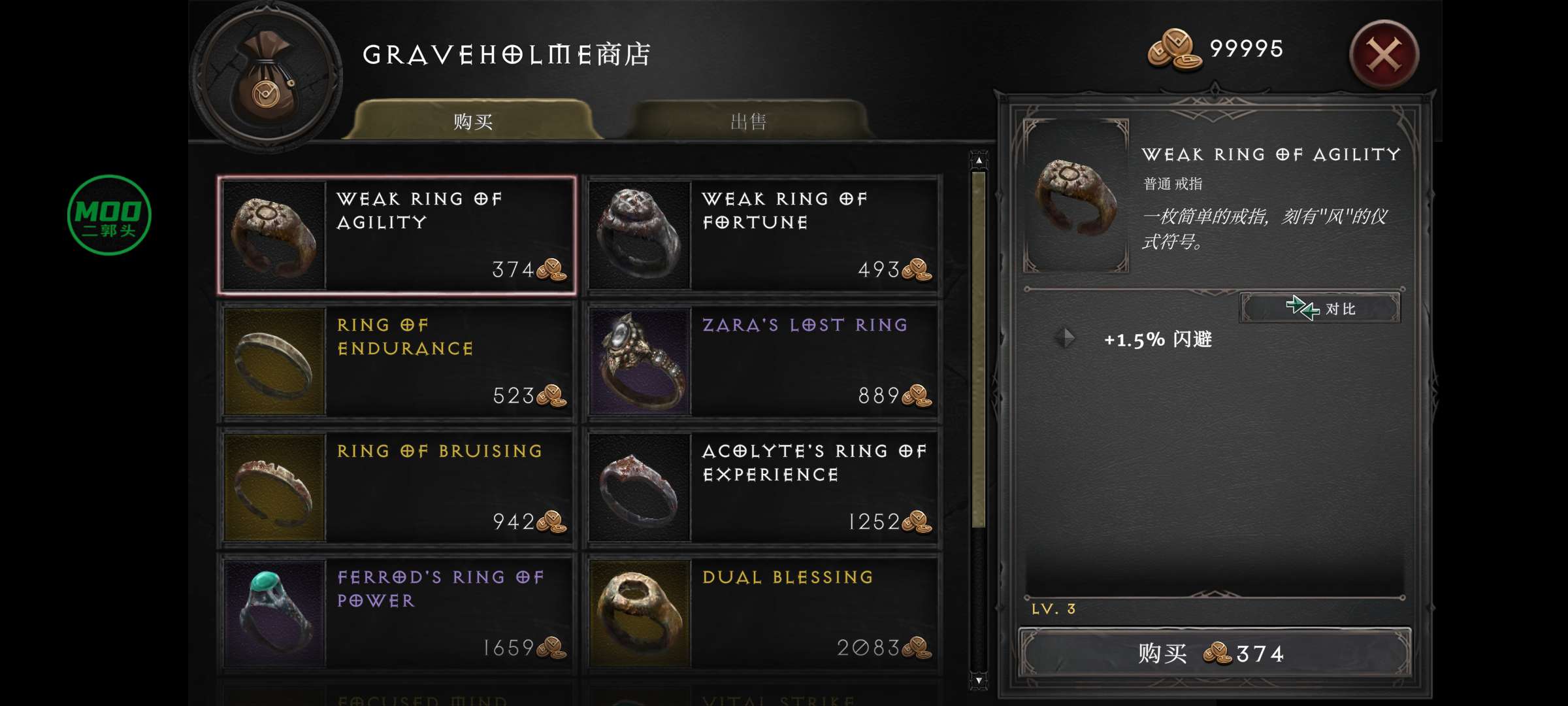Screen dimensions: 1568x706
Task: Select the Ring of Endurance item
Action: 397,360
